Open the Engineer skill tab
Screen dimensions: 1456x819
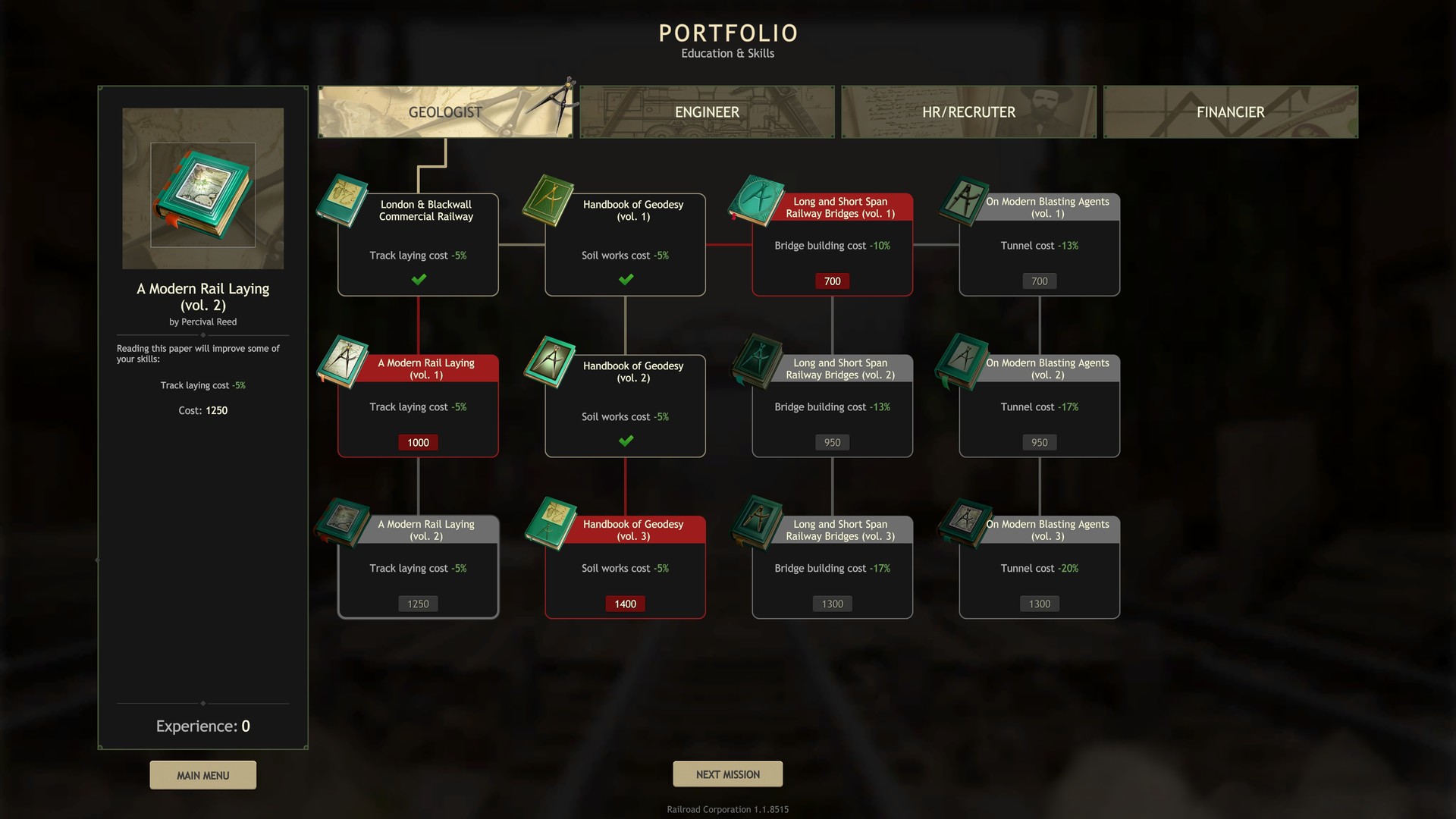click(x=707, y=111)
